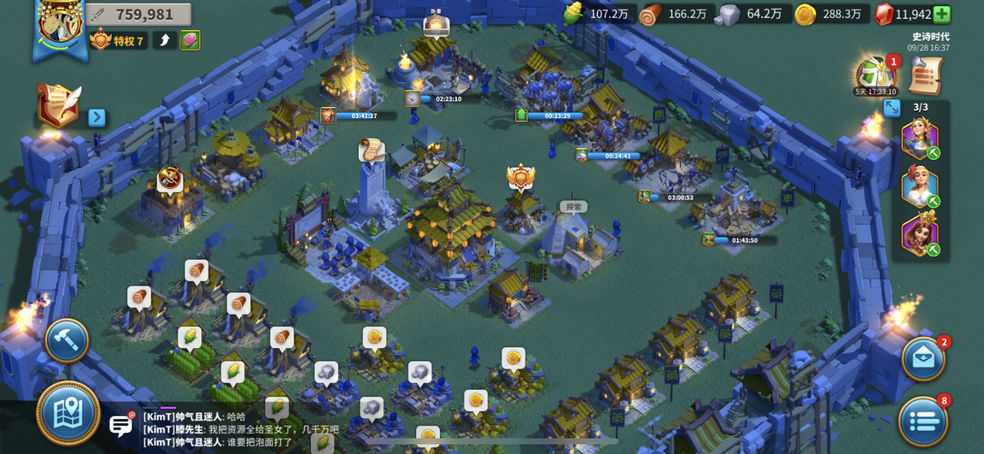Viewport: 984px width, 454px height.
Task: Collapse the 3/3 commander queue panel
Action: click(x=892, y=108)
